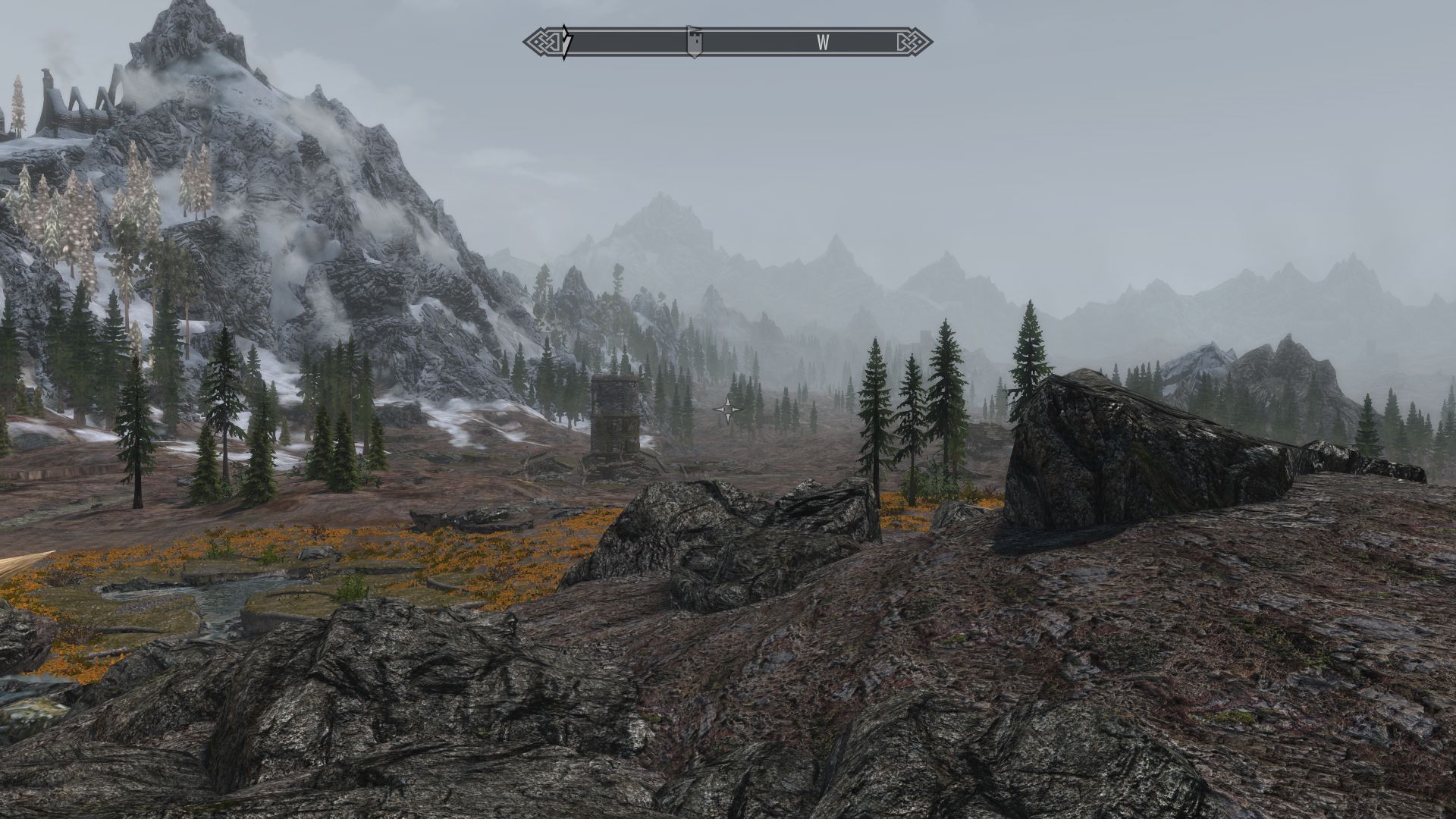Click the fort location marker on the compass
Screen dimensions: 1456x819
[695, 42]
